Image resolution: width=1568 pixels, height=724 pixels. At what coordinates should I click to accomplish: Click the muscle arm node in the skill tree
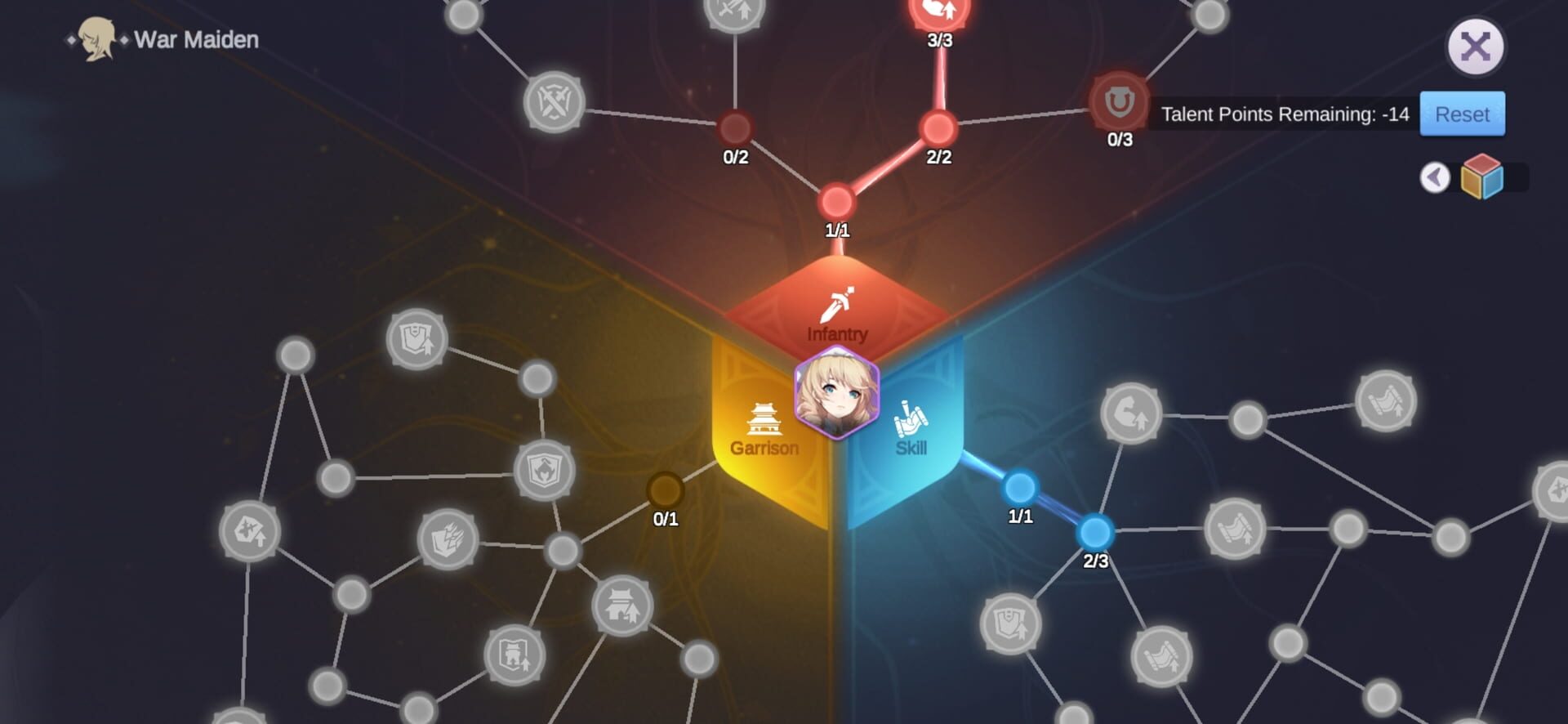1130,414
